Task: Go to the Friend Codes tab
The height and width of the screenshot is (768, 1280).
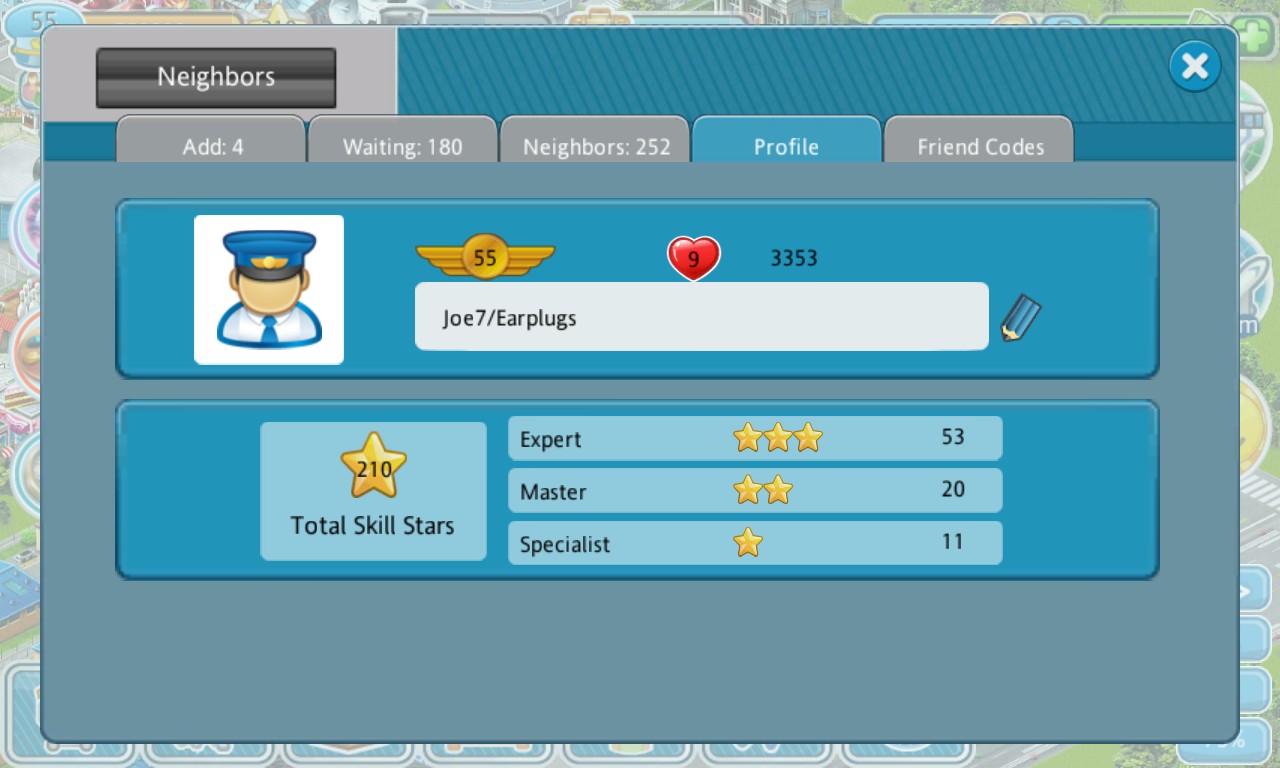Action: click(980, 146)
